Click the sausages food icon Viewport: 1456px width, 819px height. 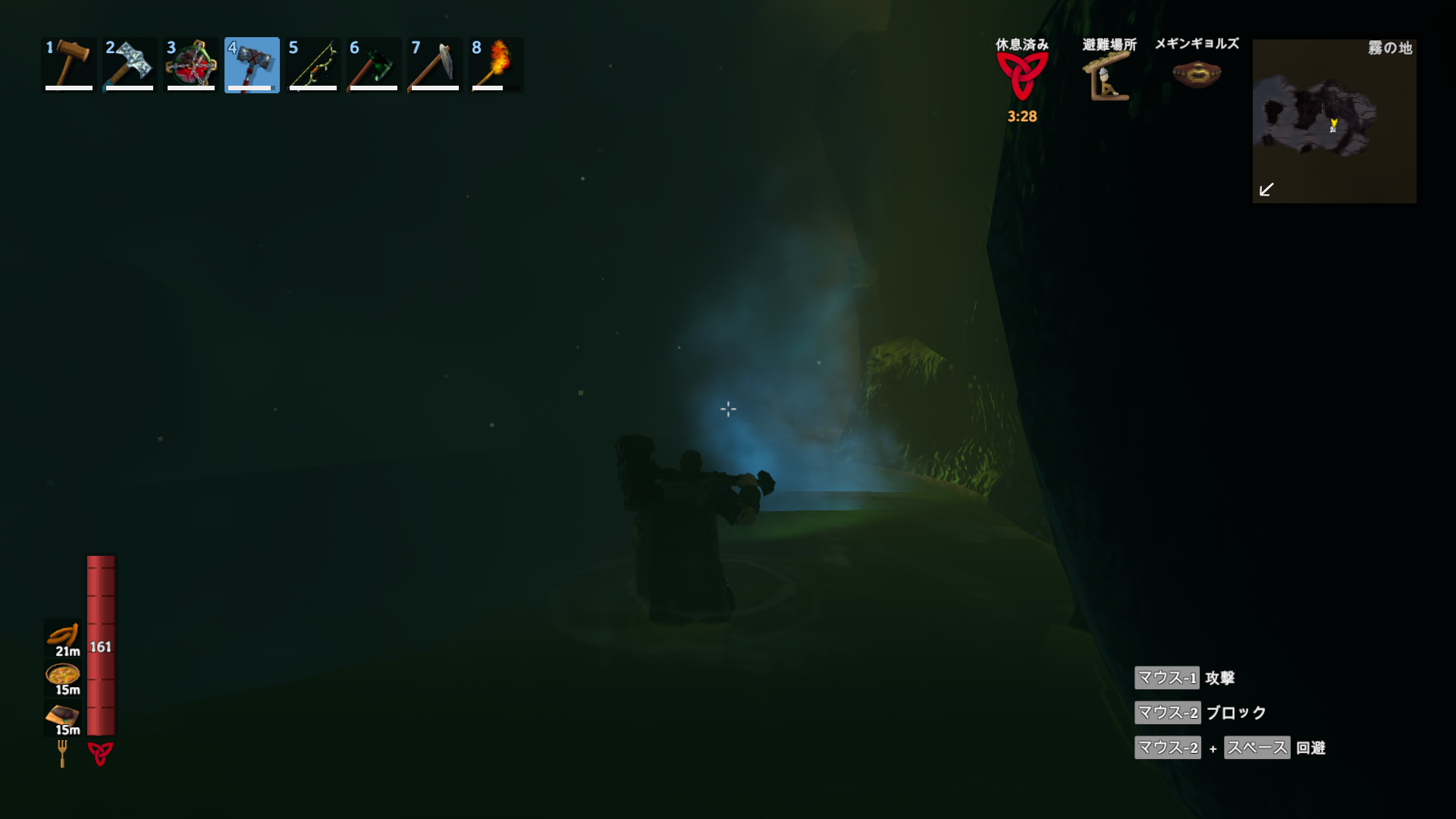click(63, 635)
